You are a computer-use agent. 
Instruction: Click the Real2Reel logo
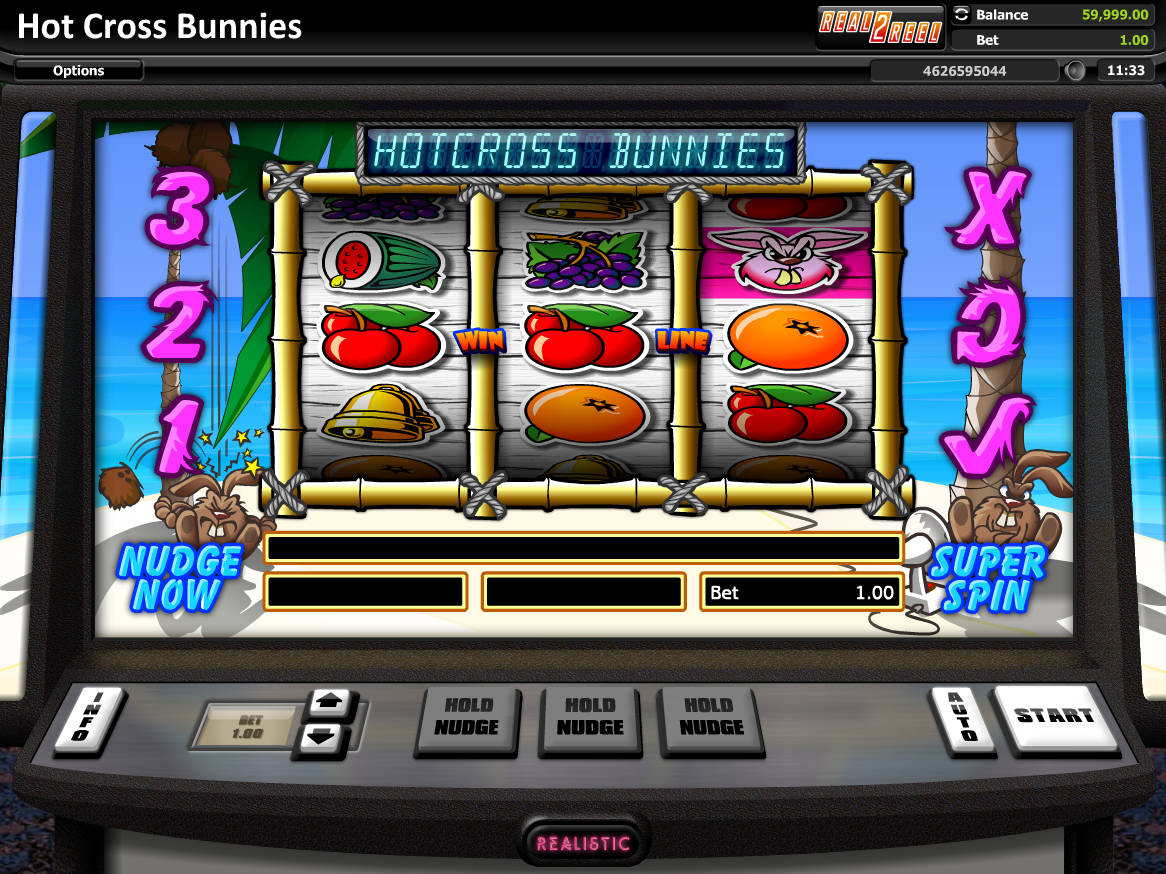(880, 27)
